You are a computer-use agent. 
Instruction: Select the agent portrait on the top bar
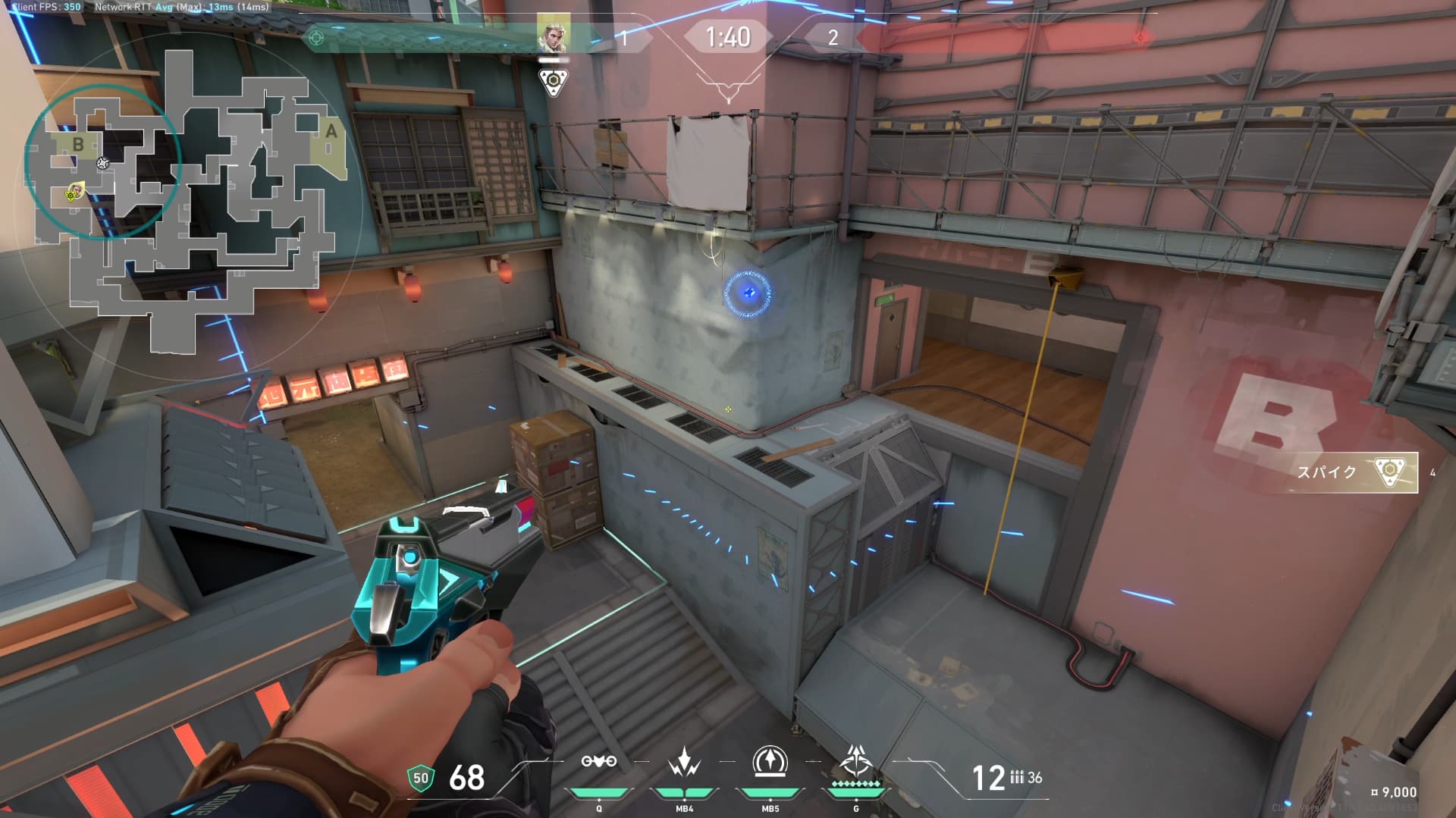click(553, 34)
